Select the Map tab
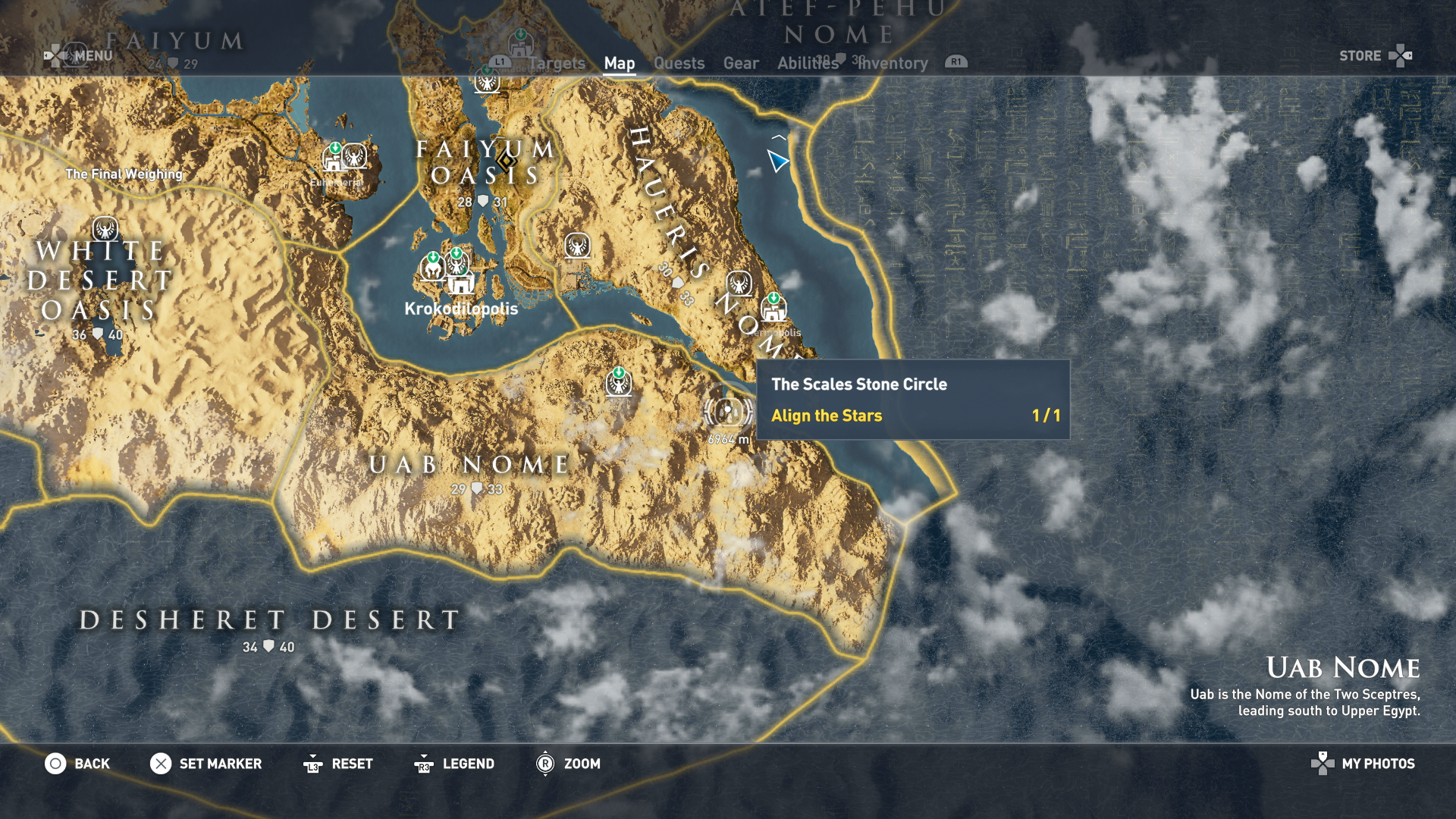Image resolution: width=1456 pixels, height=819 pixels. coord(619,64)
